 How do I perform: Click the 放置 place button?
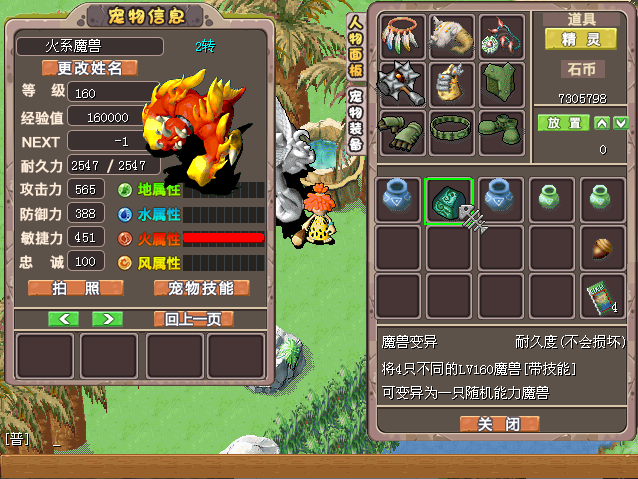(x=562, y=123)
